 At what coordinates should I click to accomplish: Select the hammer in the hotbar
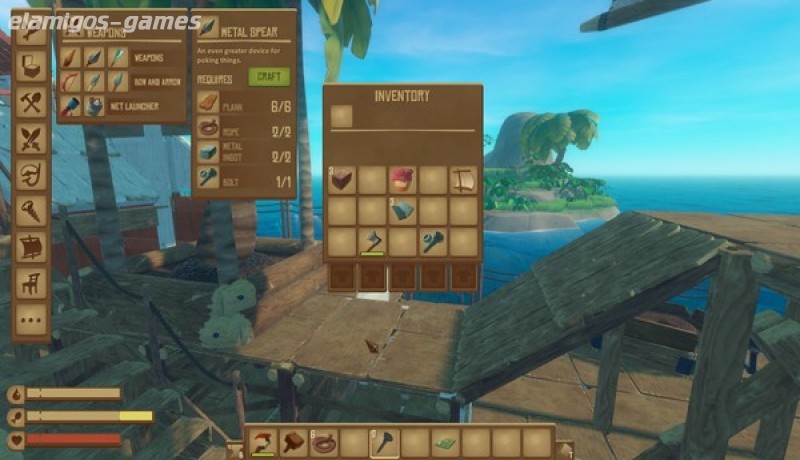(294, 442)
